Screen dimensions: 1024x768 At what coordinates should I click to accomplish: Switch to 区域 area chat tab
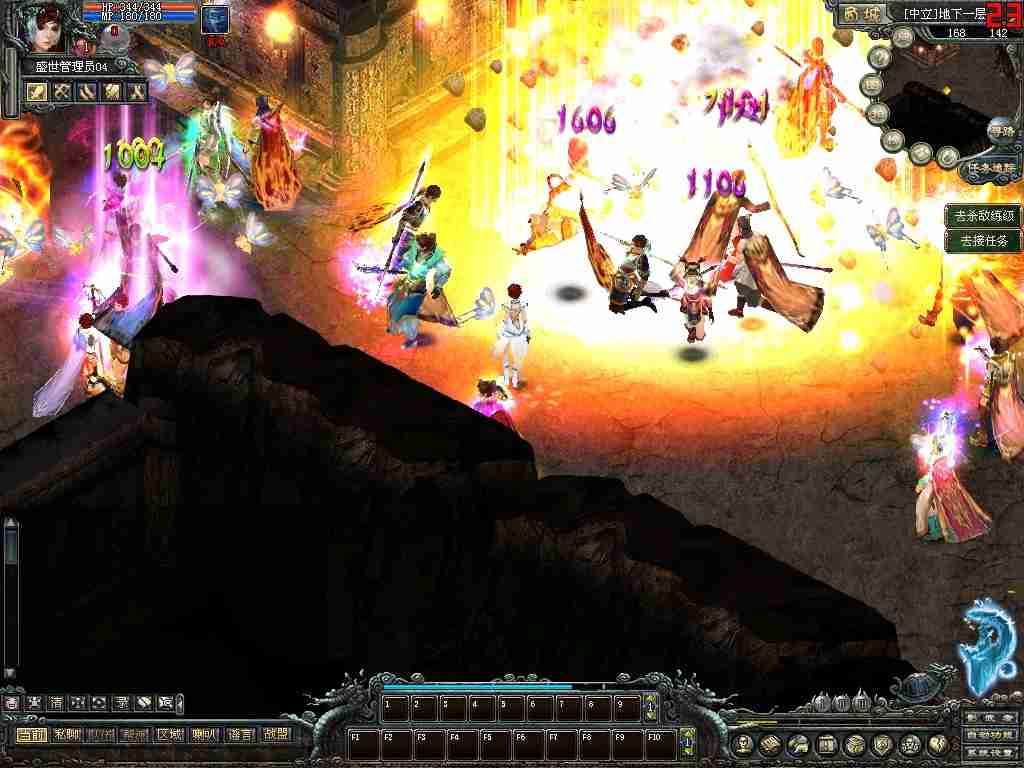(169, 735)
